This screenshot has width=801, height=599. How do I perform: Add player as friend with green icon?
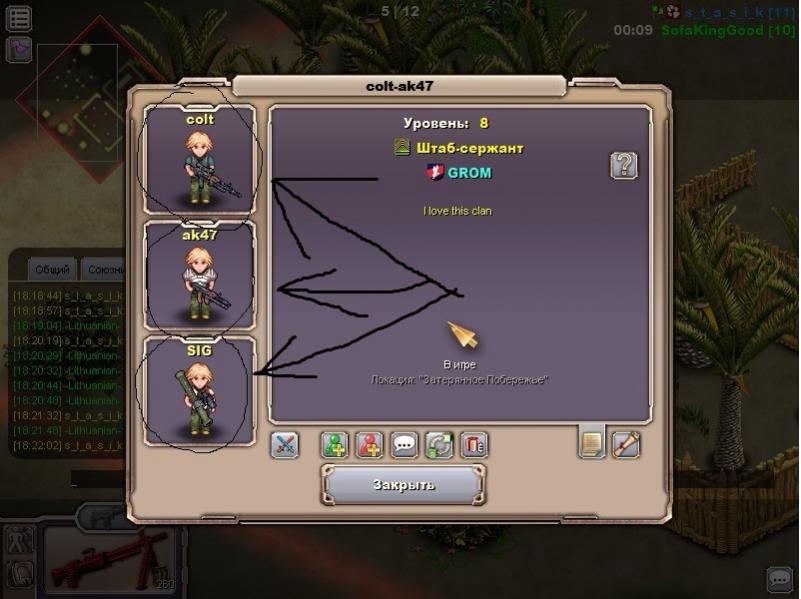click(335, 445)
